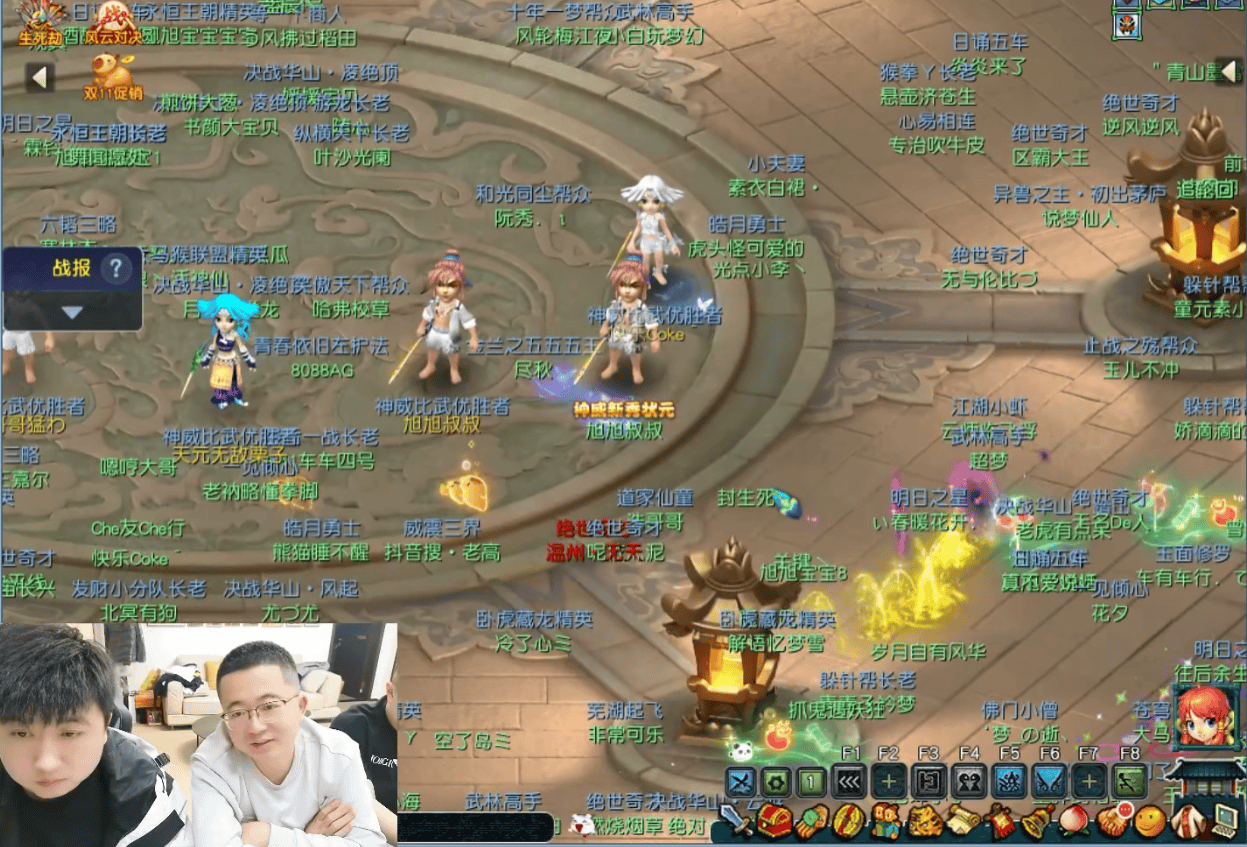Activate the F1 triple-arrow skill slot
Viewport: 1247px width, 847px height.
click(851, 780)
